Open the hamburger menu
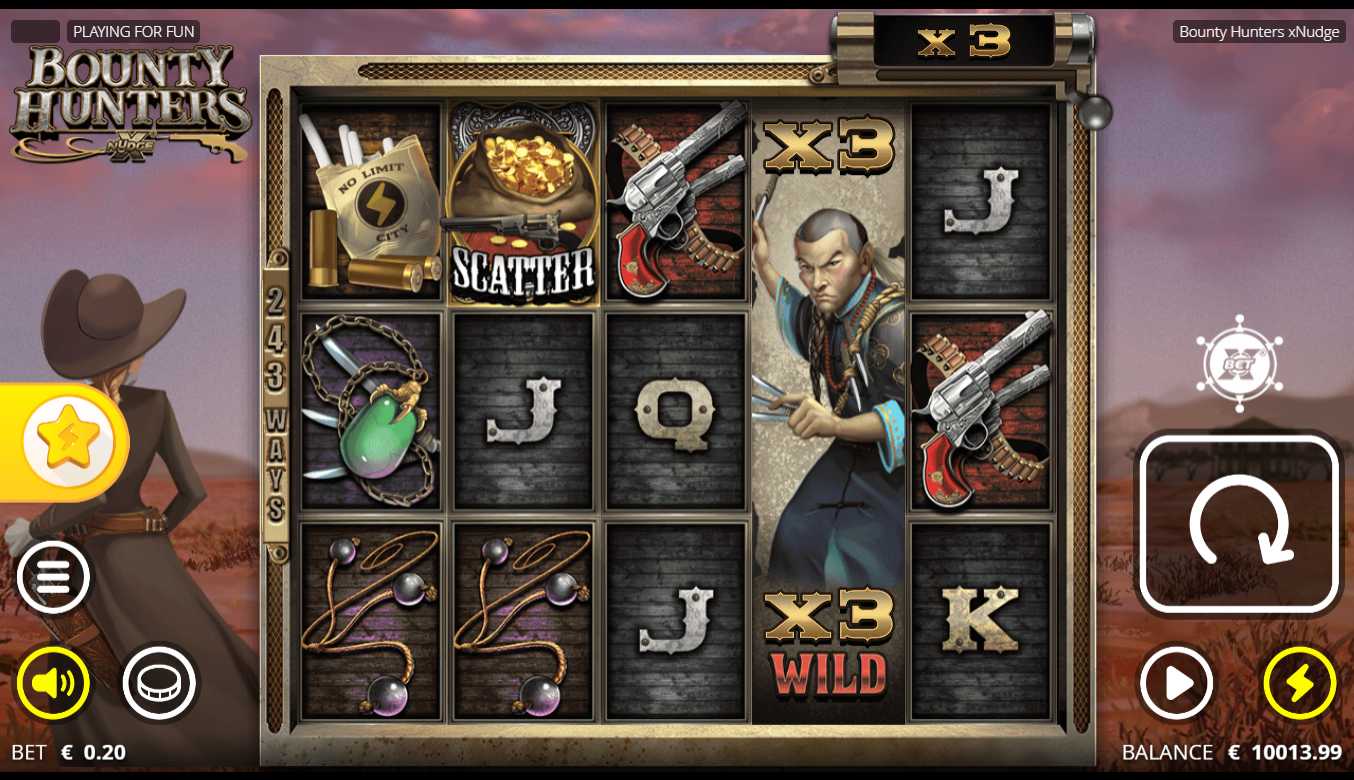Screen dimensions: 1354x780 [53, 577]
